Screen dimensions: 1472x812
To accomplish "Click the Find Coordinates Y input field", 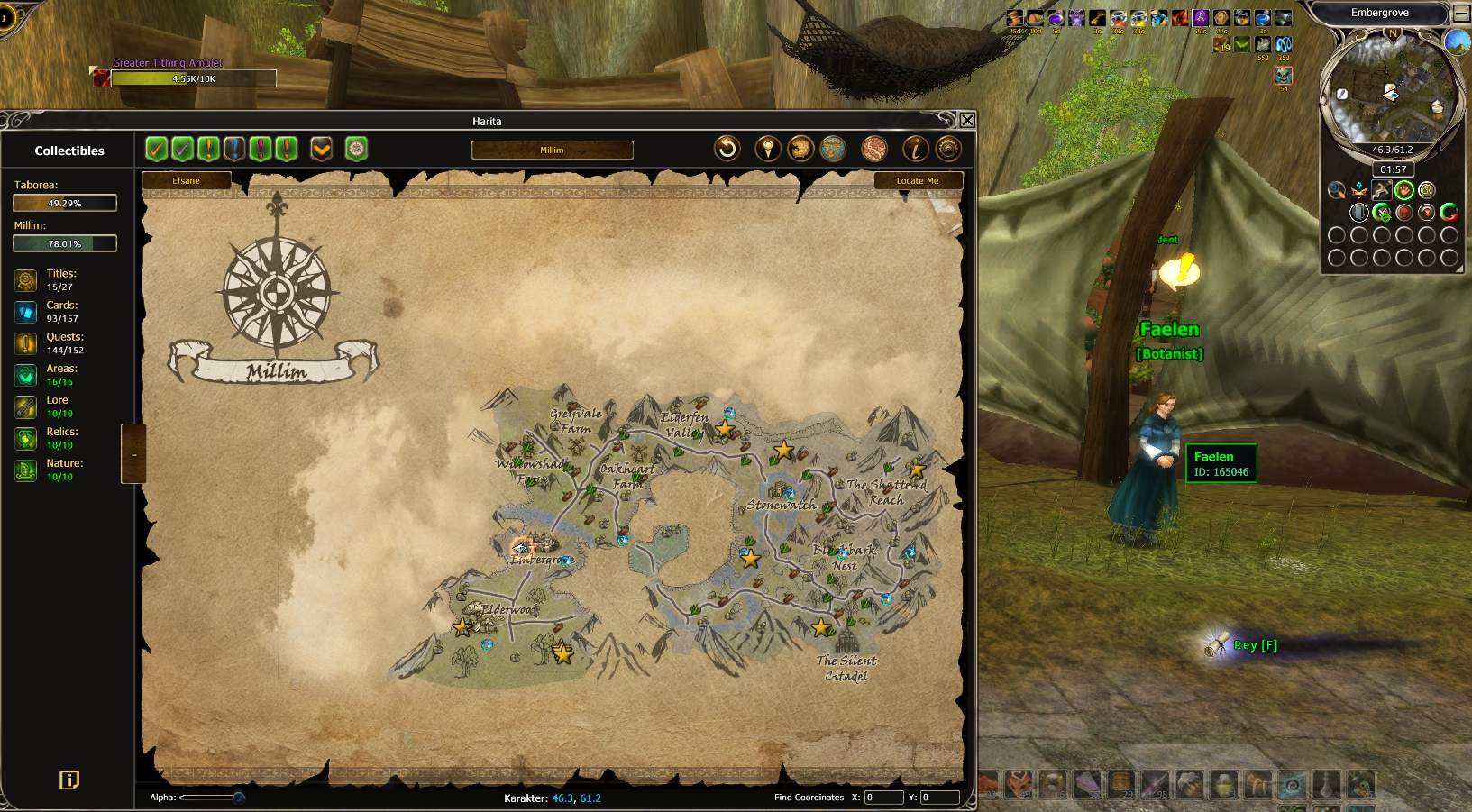I will (x=938, y=798).
